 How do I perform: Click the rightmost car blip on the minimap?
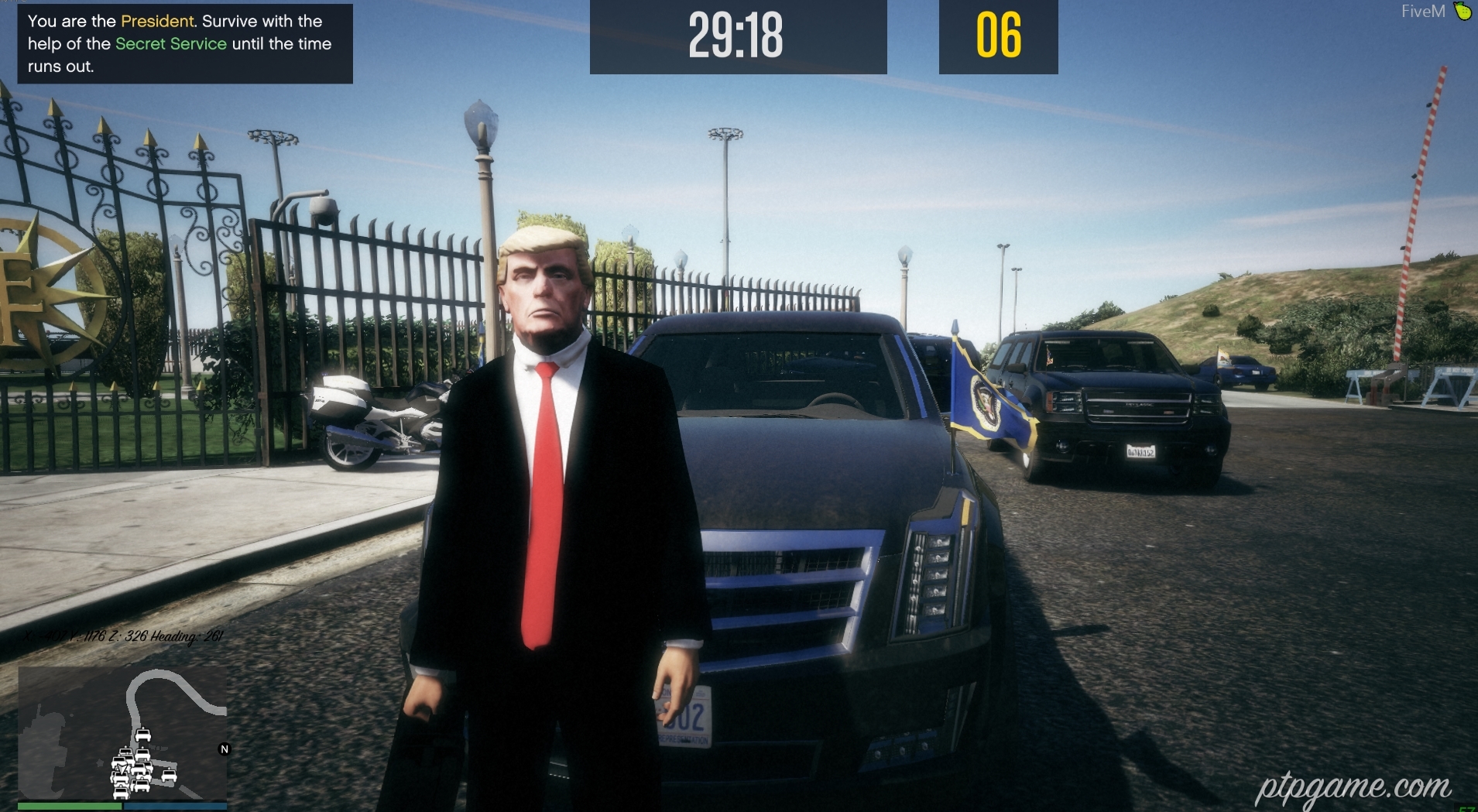pyautogui.click(x=169, y=774)
